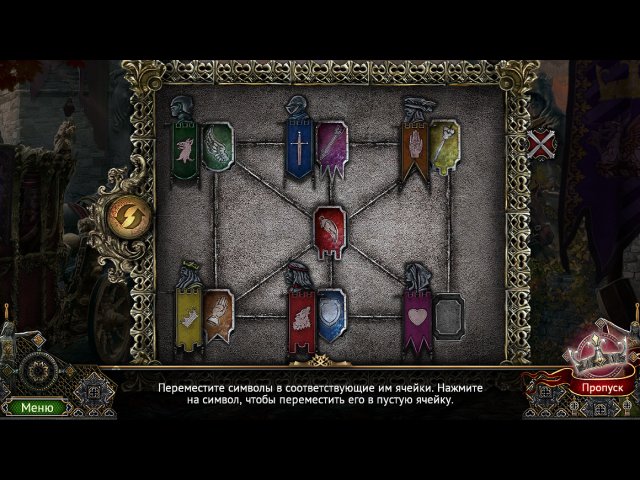Select the blue crest shield symbol

click(x=331, y=314)
